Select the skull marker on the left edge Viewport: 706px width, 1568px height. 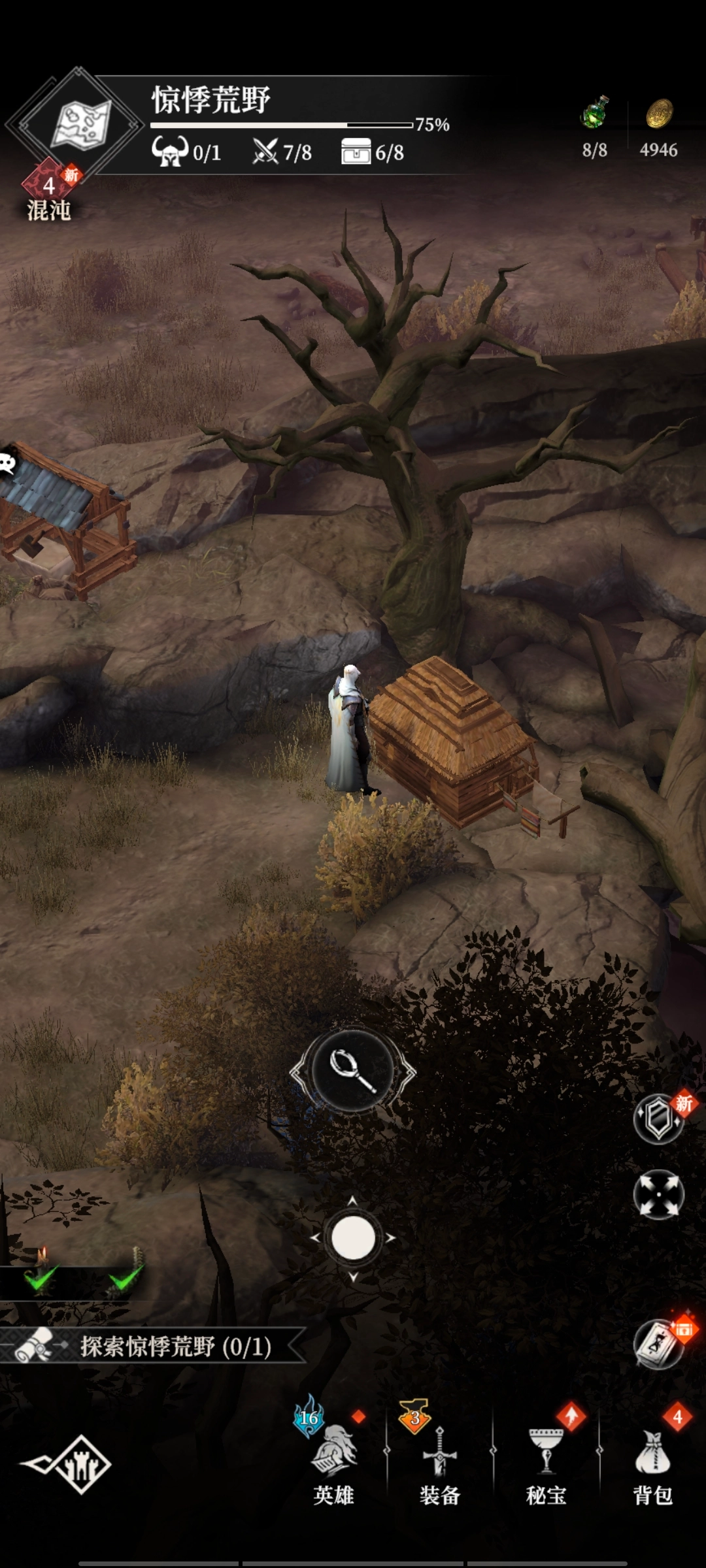tap(8, 463)
